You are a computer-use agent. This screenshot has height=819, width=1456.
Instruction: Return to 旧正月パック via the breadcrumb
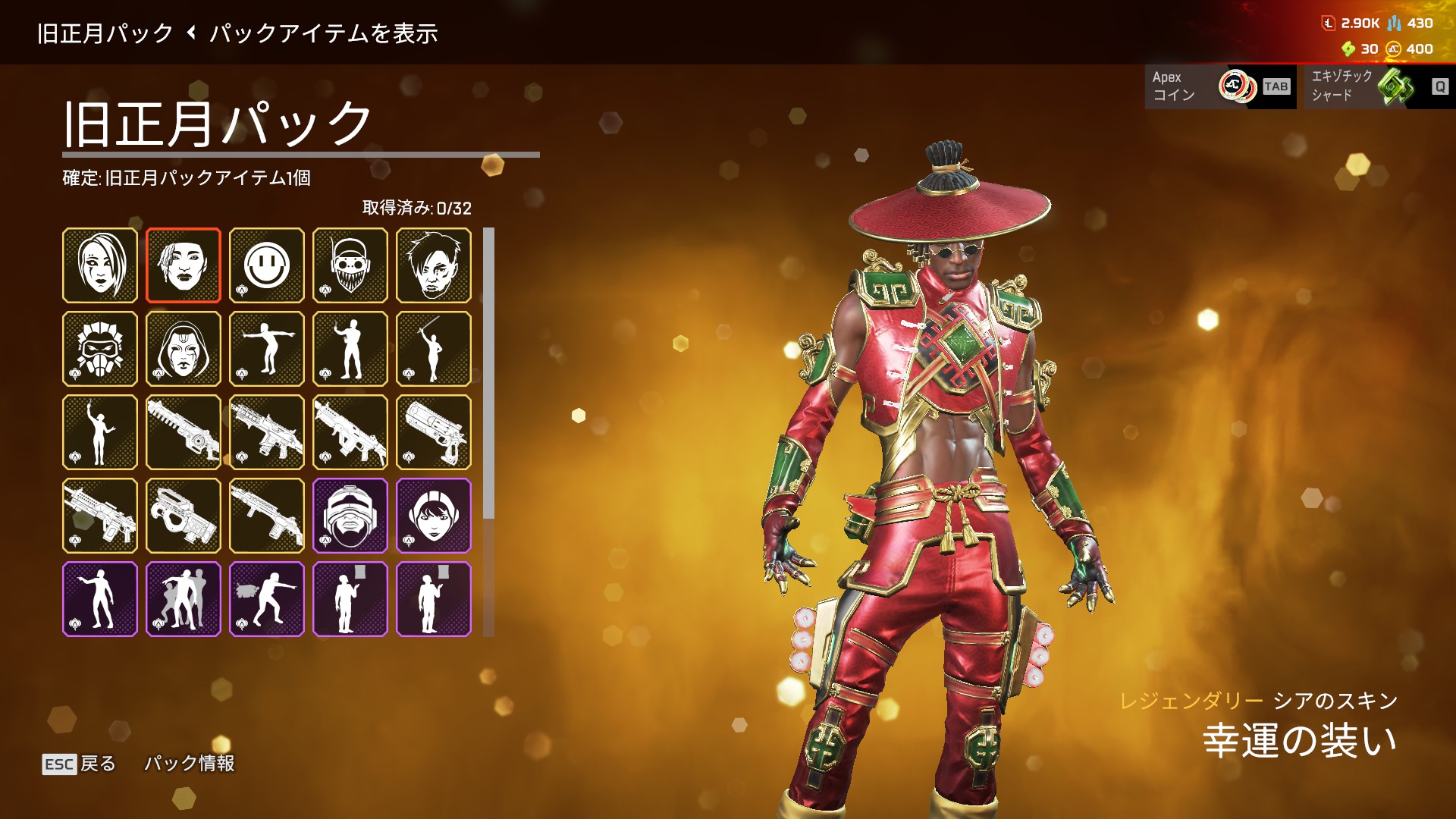tap(105, 33)
